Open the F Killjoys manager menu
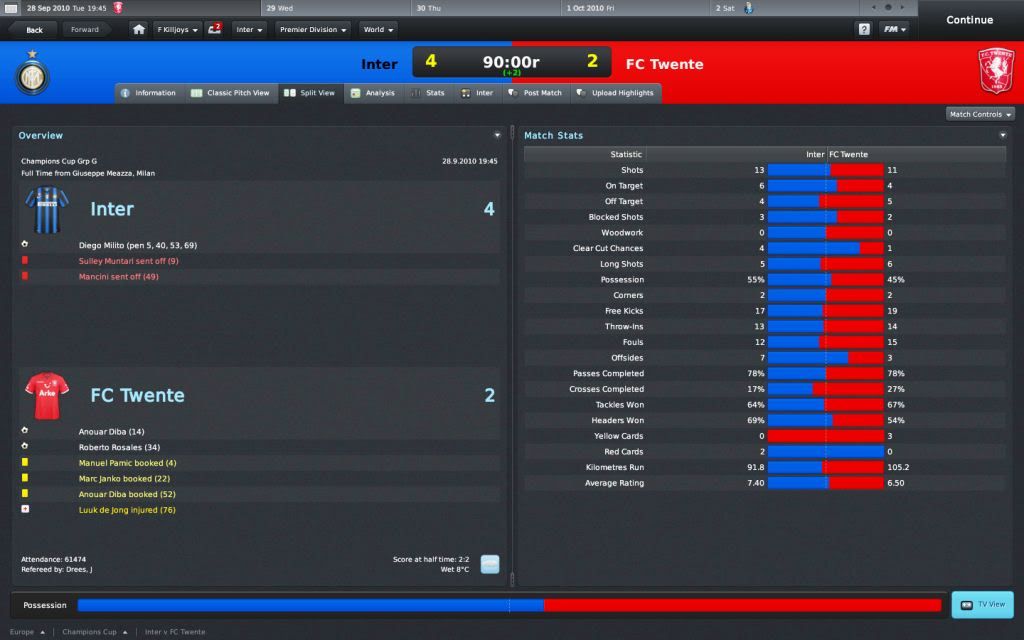Image resolution: width=1024 pixels, height=640 pixels. pos(177,30)
